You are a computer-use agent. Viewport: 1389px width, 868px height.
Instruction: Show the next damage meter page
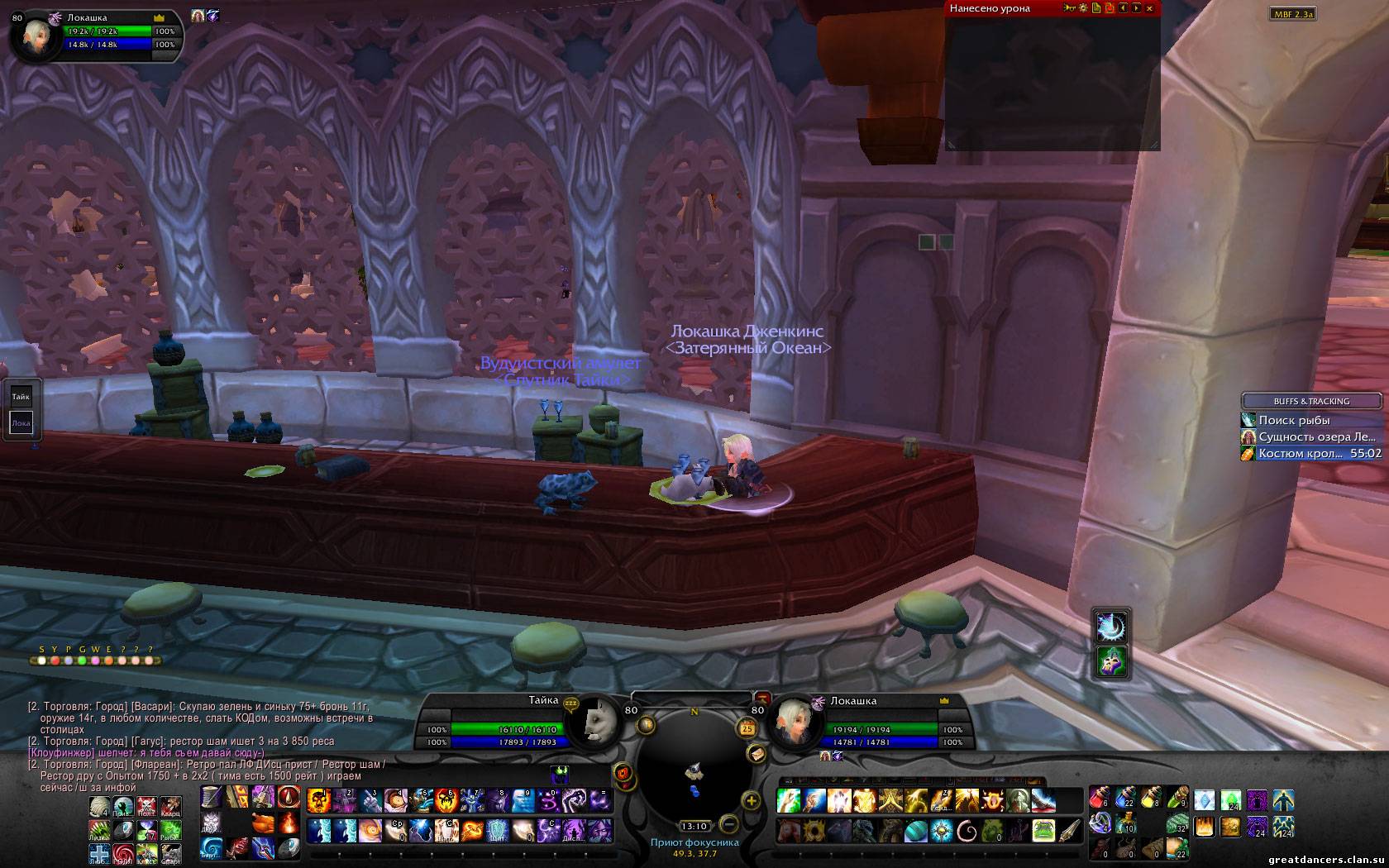1136,8
